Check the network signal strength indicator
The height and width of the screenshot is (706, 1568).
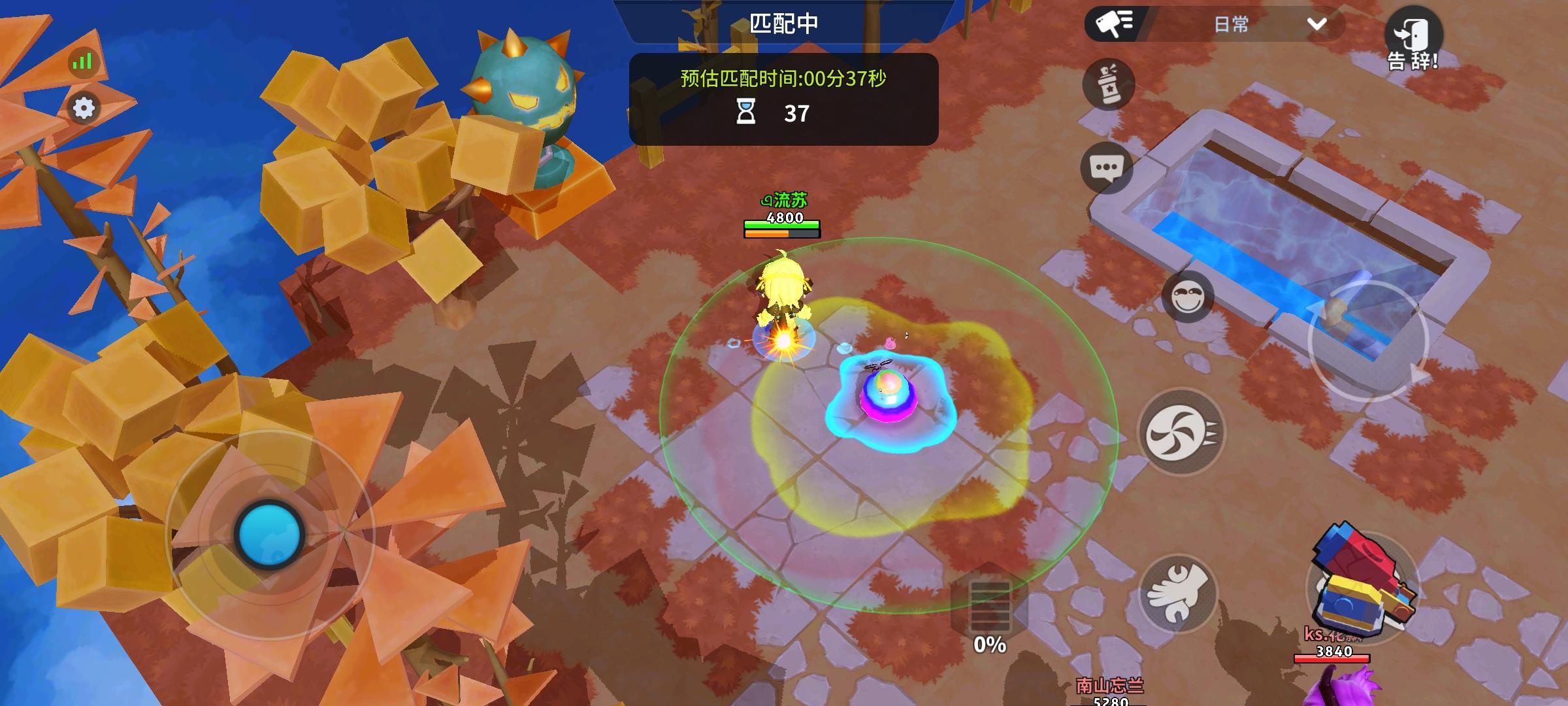[82, 63]
